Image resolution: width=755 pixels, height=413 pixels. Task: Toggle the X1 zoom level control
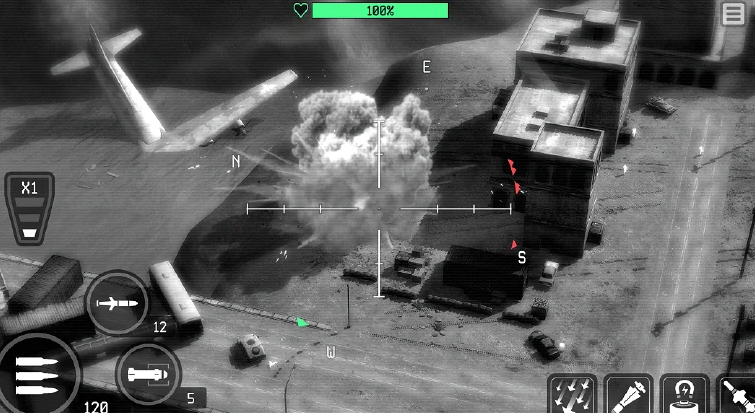pos(29,209)
